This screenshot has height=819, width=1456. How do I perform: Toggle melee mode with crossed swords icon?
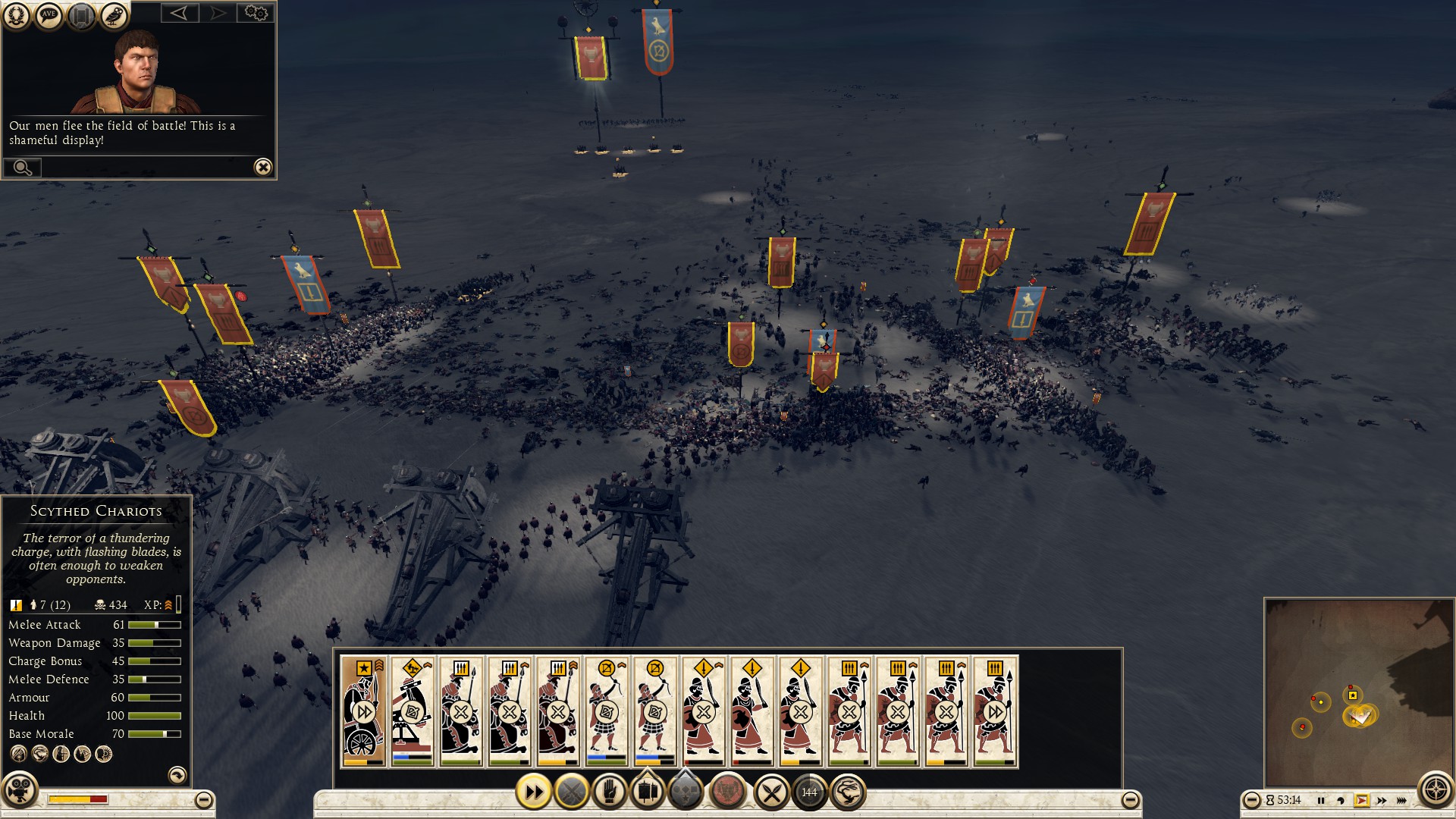(773, 792)
